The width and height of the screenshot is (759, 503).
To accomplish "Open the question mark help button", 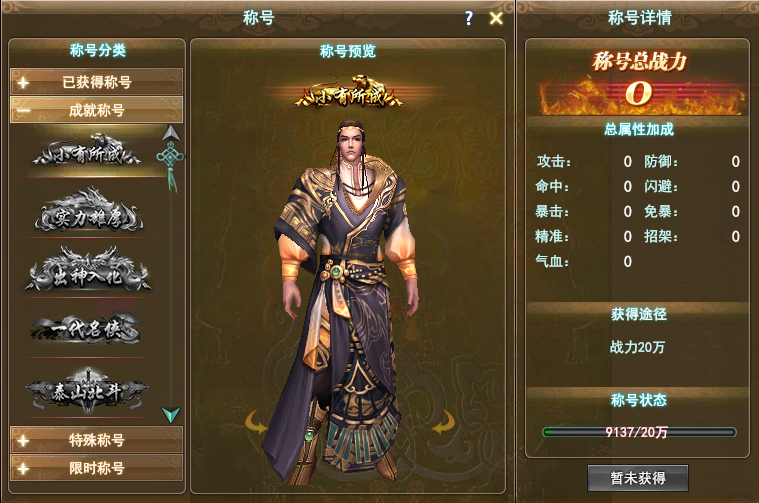I will pos(469,18).
